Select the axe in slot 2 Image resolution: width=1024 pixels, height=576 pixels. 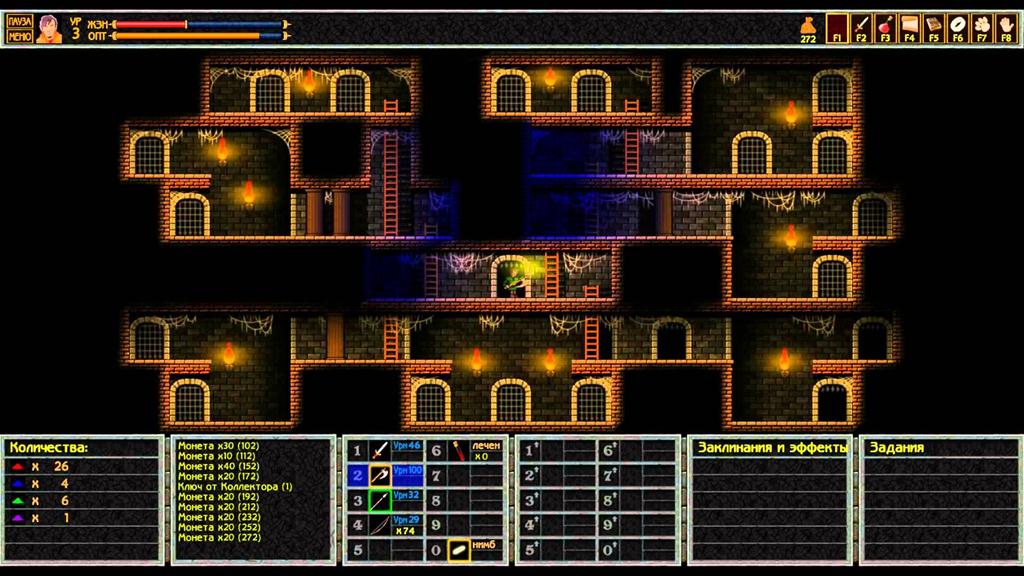pos(379,475)
